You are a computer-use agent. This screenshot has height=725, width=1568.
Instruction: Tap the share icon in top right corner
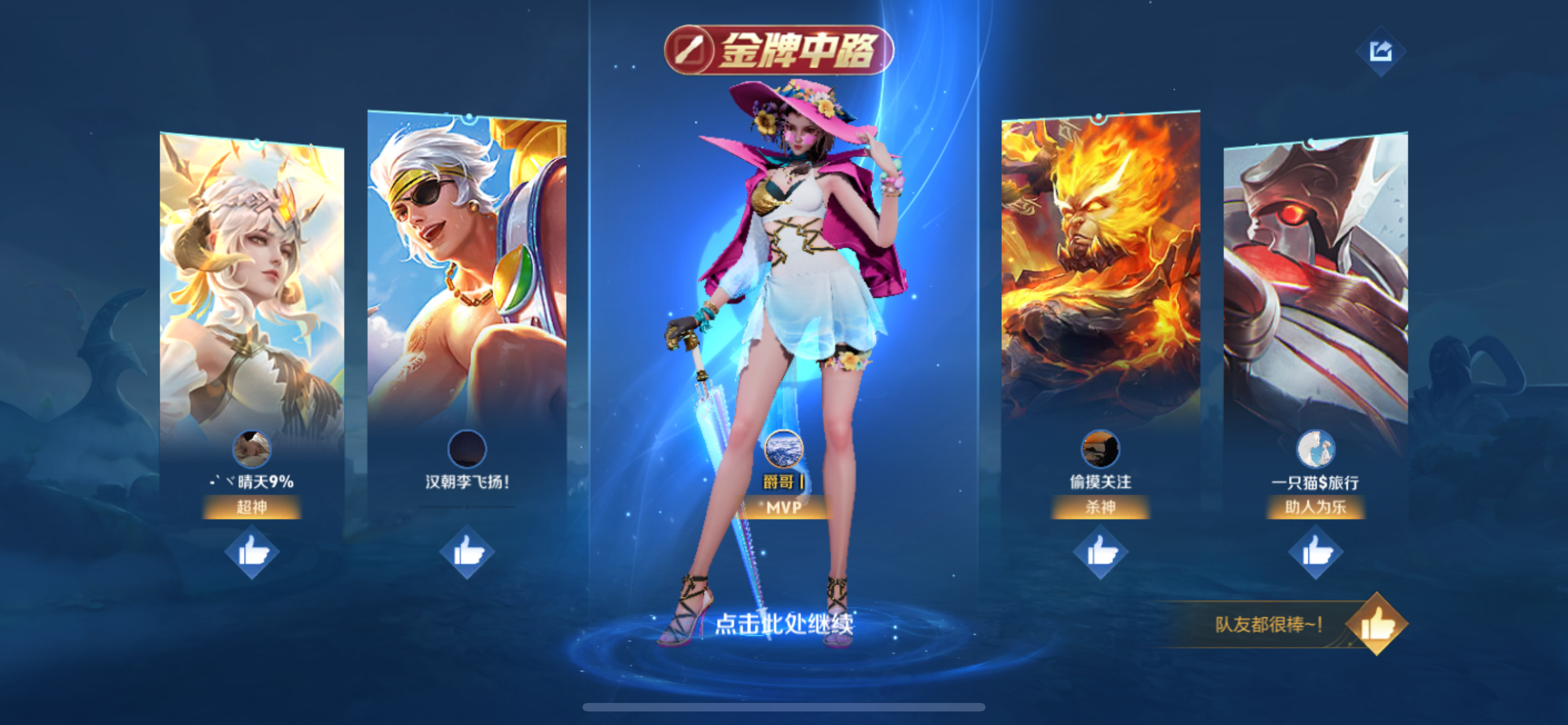(1381, 52)
